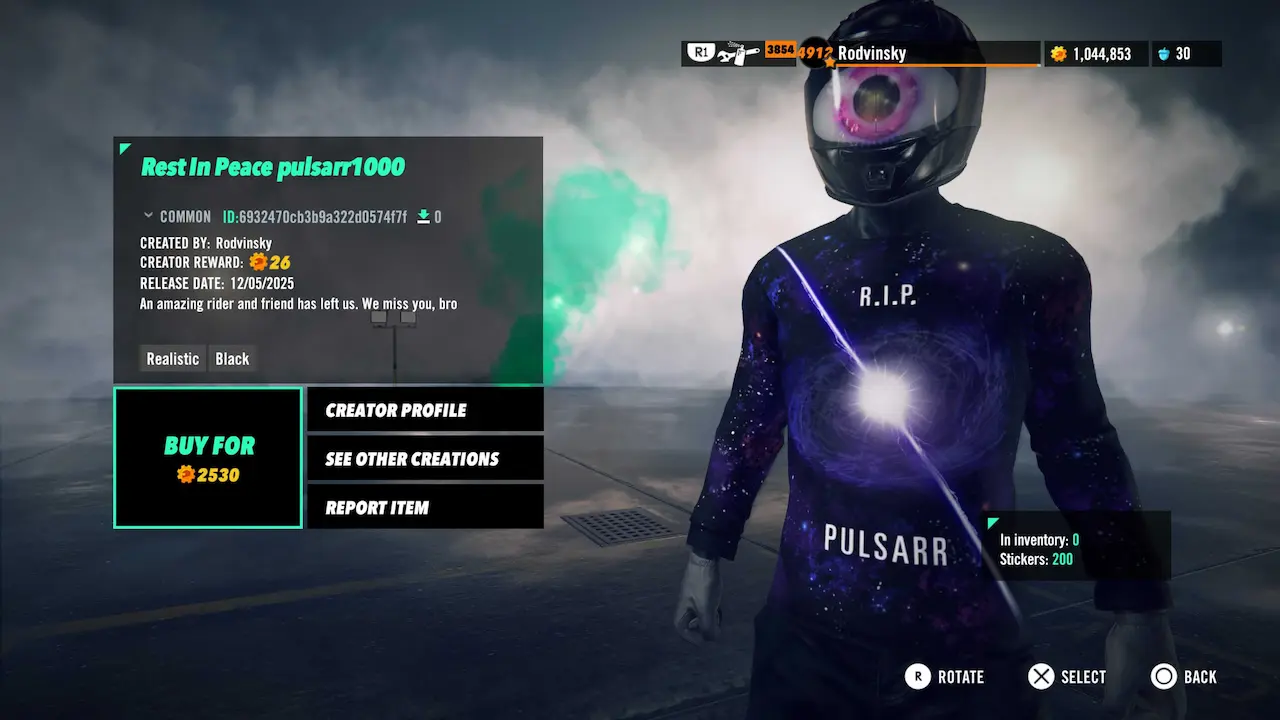Click the Realistic tag
This screenshot has width=1280, height=720.
pyautogui.click(x=173, y=359)
